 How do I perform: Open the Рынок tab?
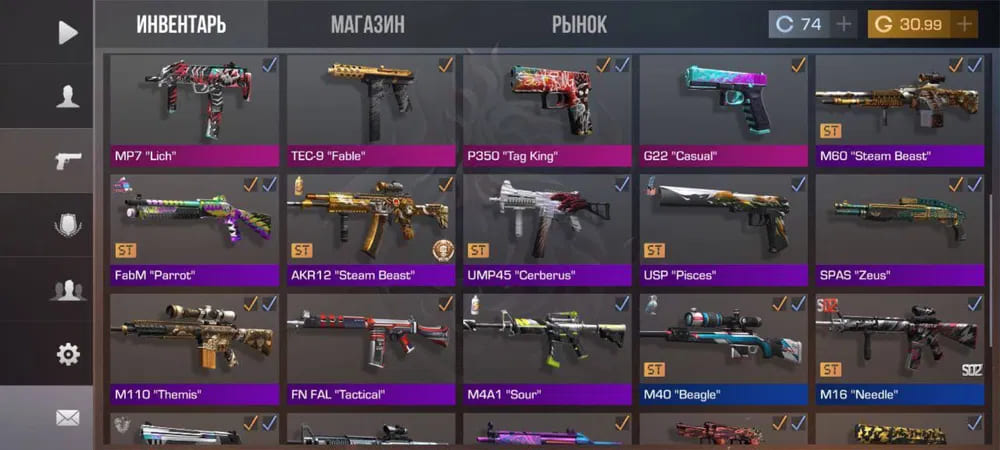(x=579, y=24)
